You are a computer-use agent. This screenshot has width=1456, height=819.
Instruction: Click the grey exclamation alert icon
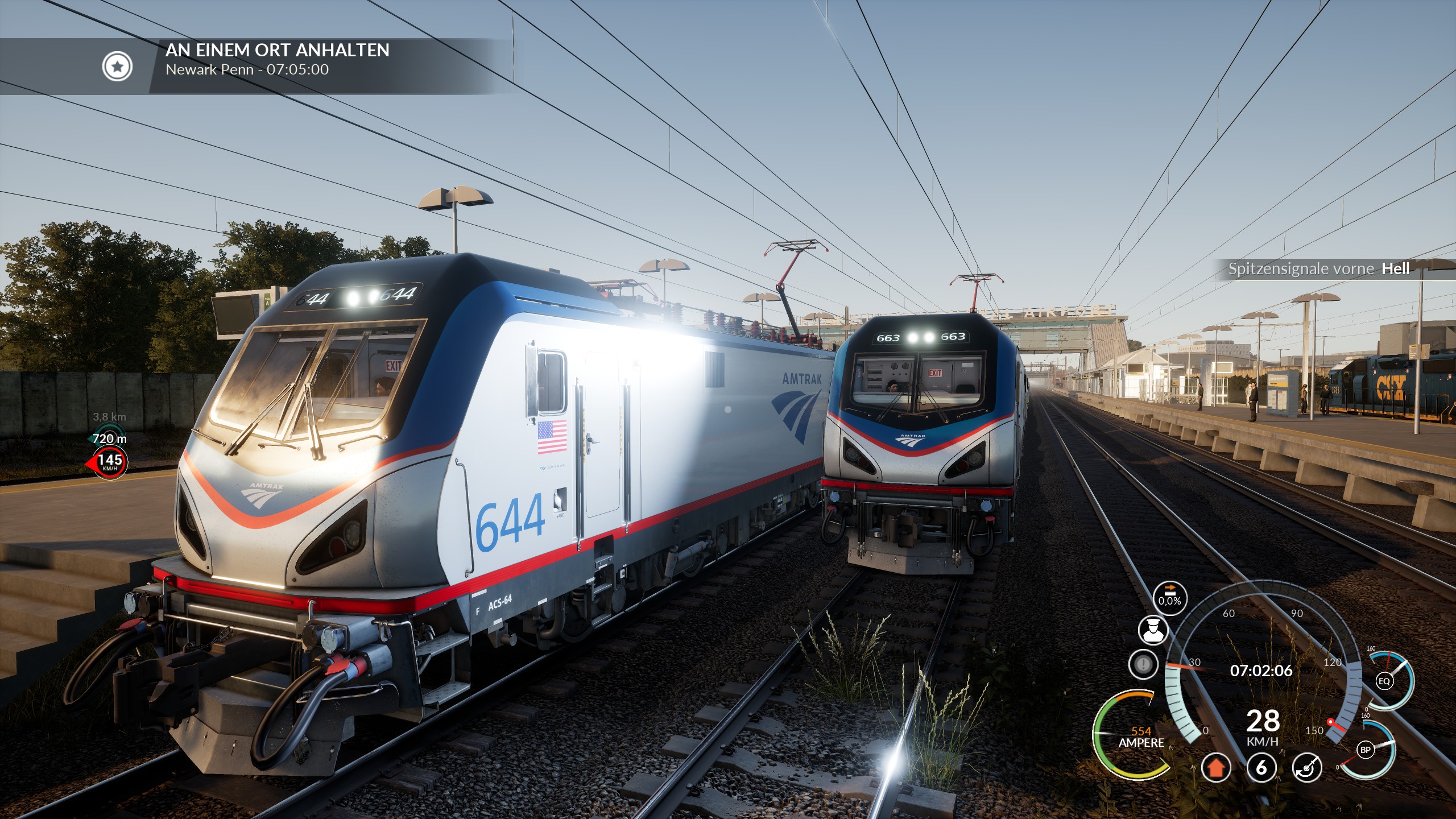[1143, 664]
